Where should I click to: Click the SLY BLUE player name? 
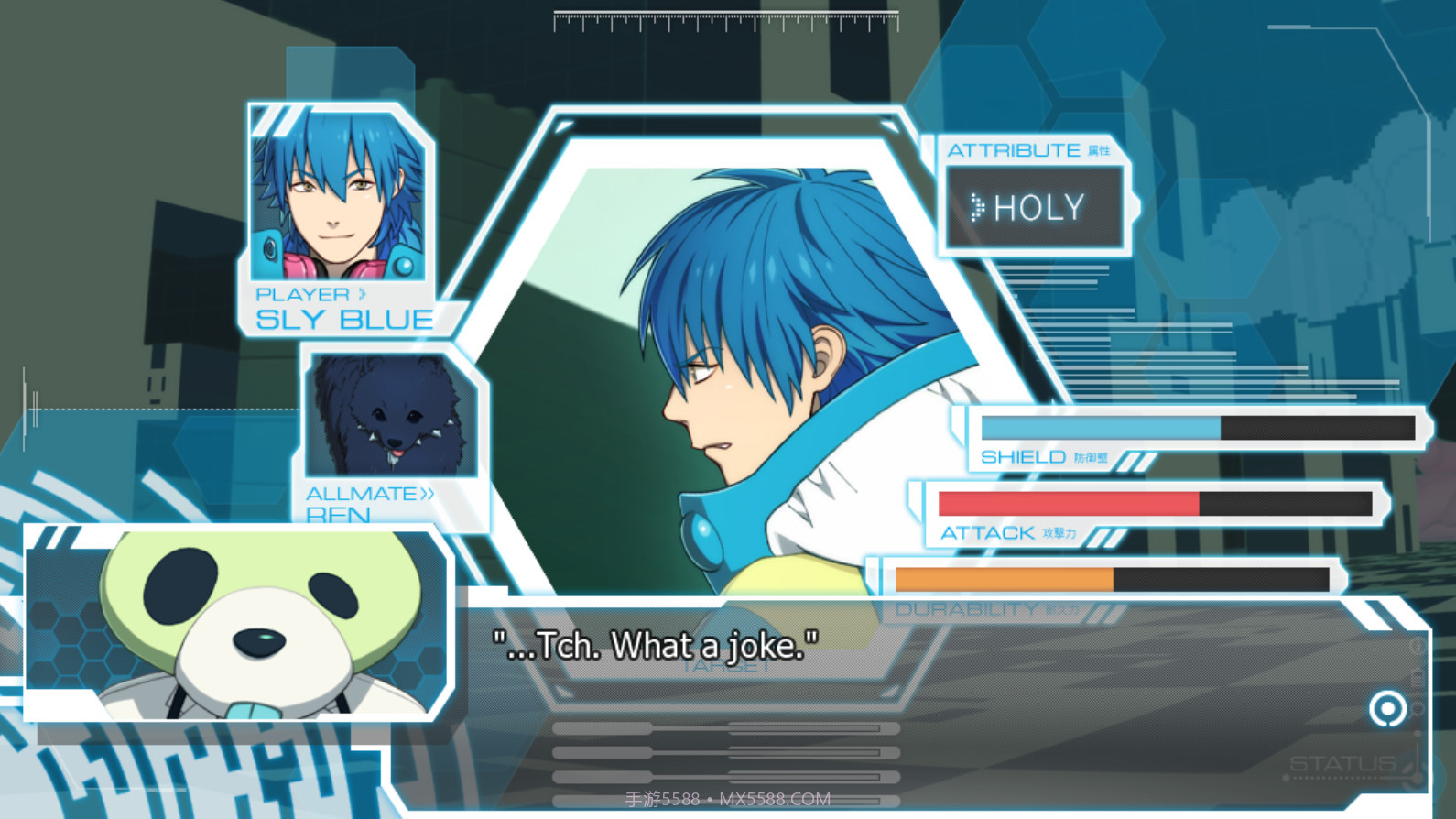[345, 319]
